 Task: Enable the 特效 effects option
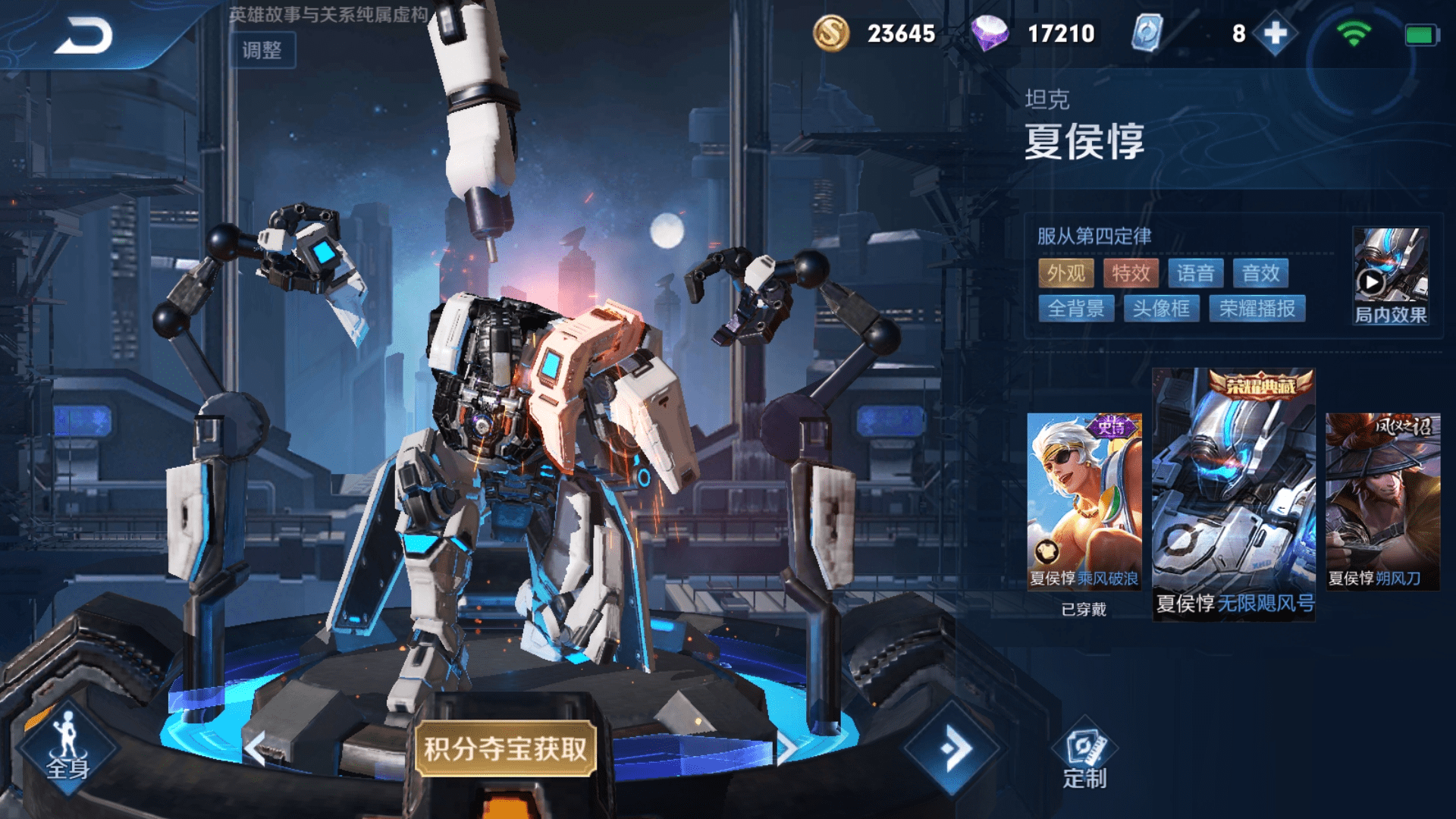coord(1132,274)
